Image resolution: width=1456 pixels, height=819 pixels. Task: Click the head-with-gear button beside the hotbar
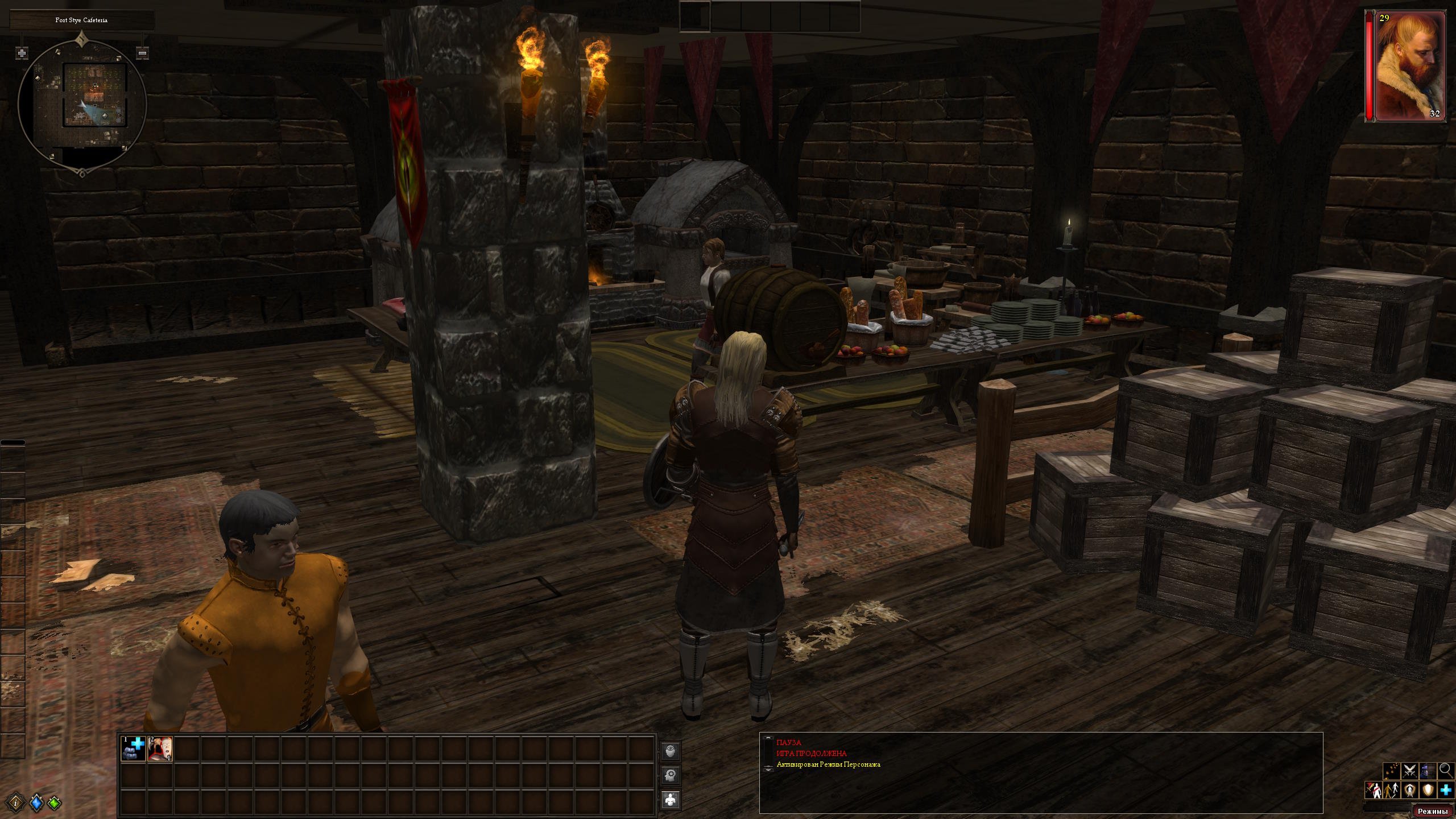671,775
